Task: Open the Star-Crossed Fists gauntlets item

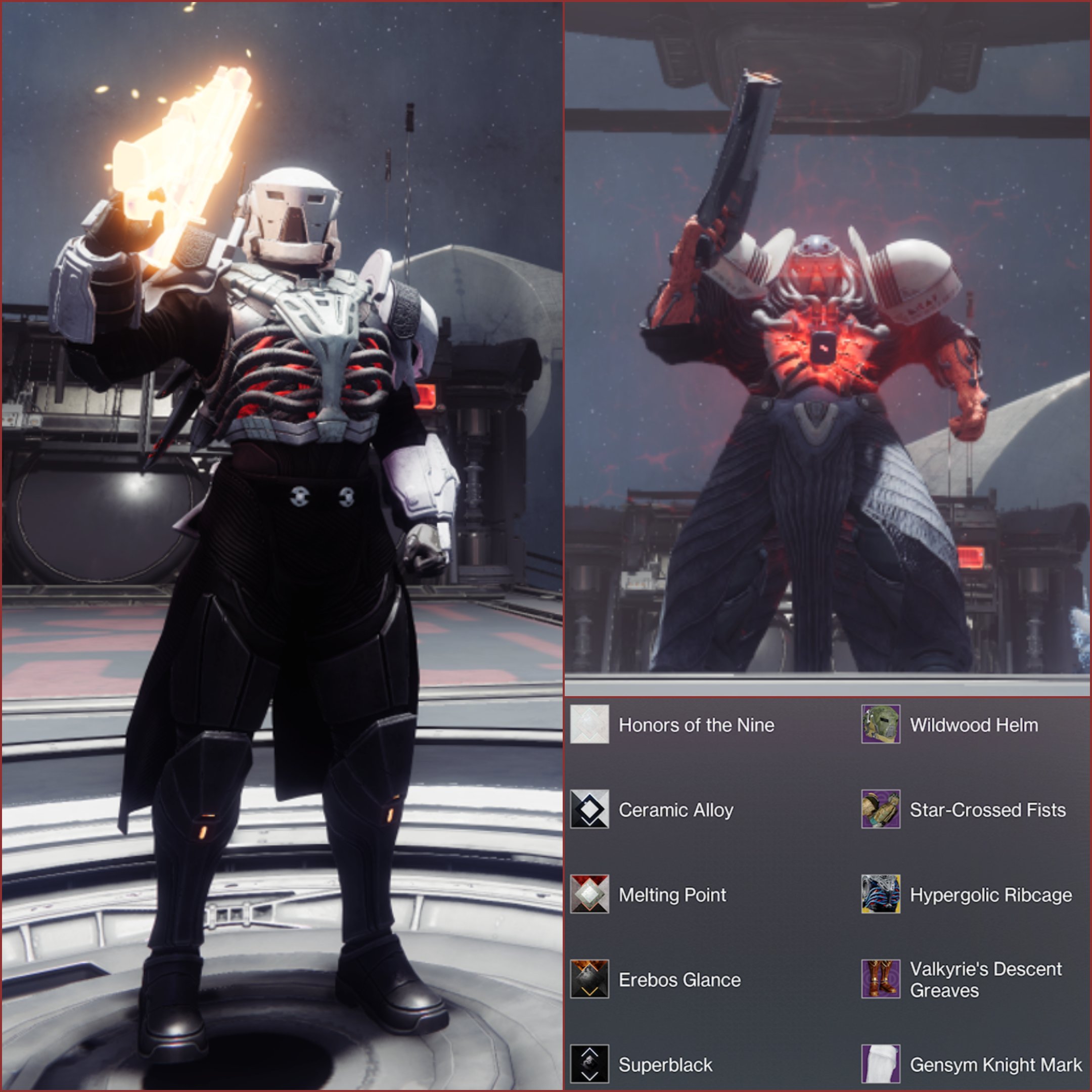Action: tap(881, 809)
